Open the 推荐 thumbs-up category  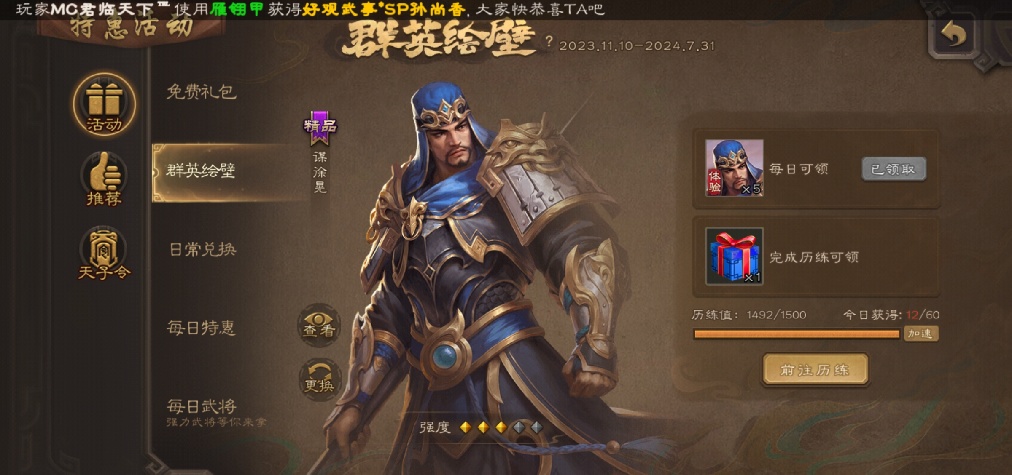point(103,179)
